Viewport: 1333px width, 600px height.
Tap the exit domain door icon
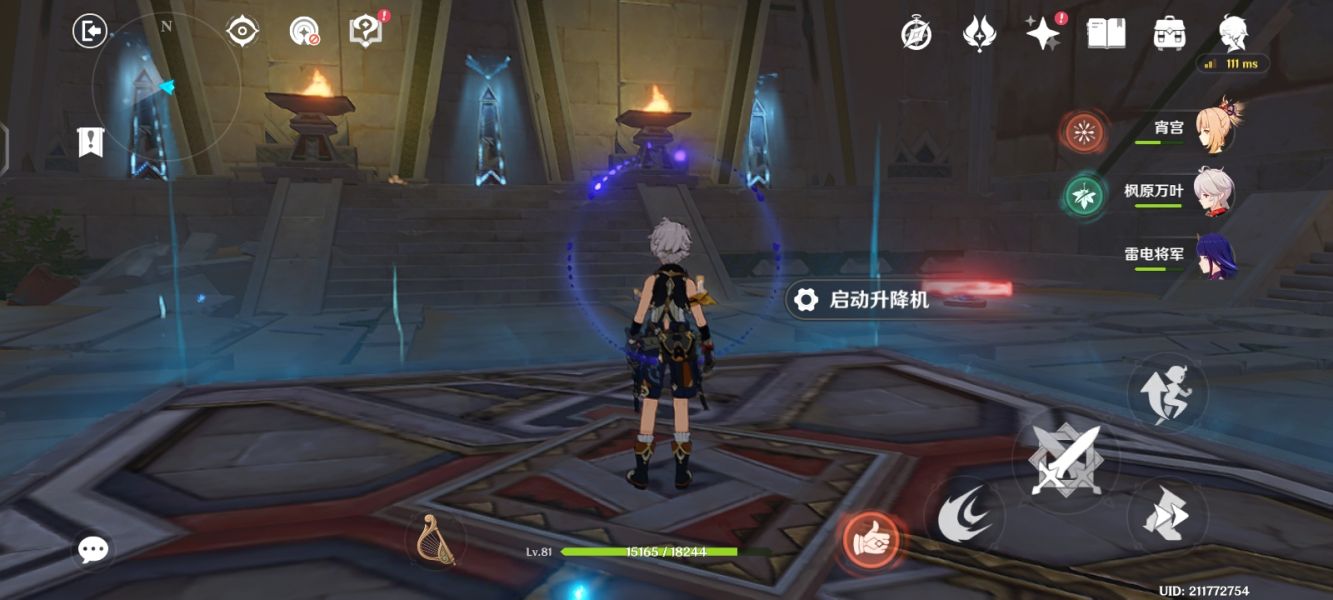[x=90, y=31]
